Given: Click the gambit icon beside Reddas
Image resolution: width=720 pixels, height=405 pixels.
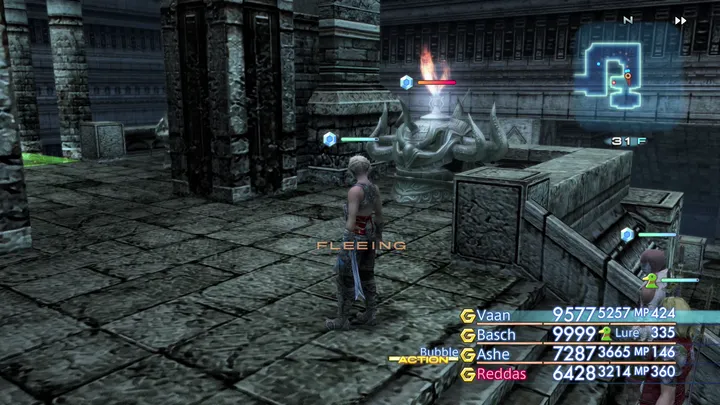Looking at the screenshot, I should [467, 373].
